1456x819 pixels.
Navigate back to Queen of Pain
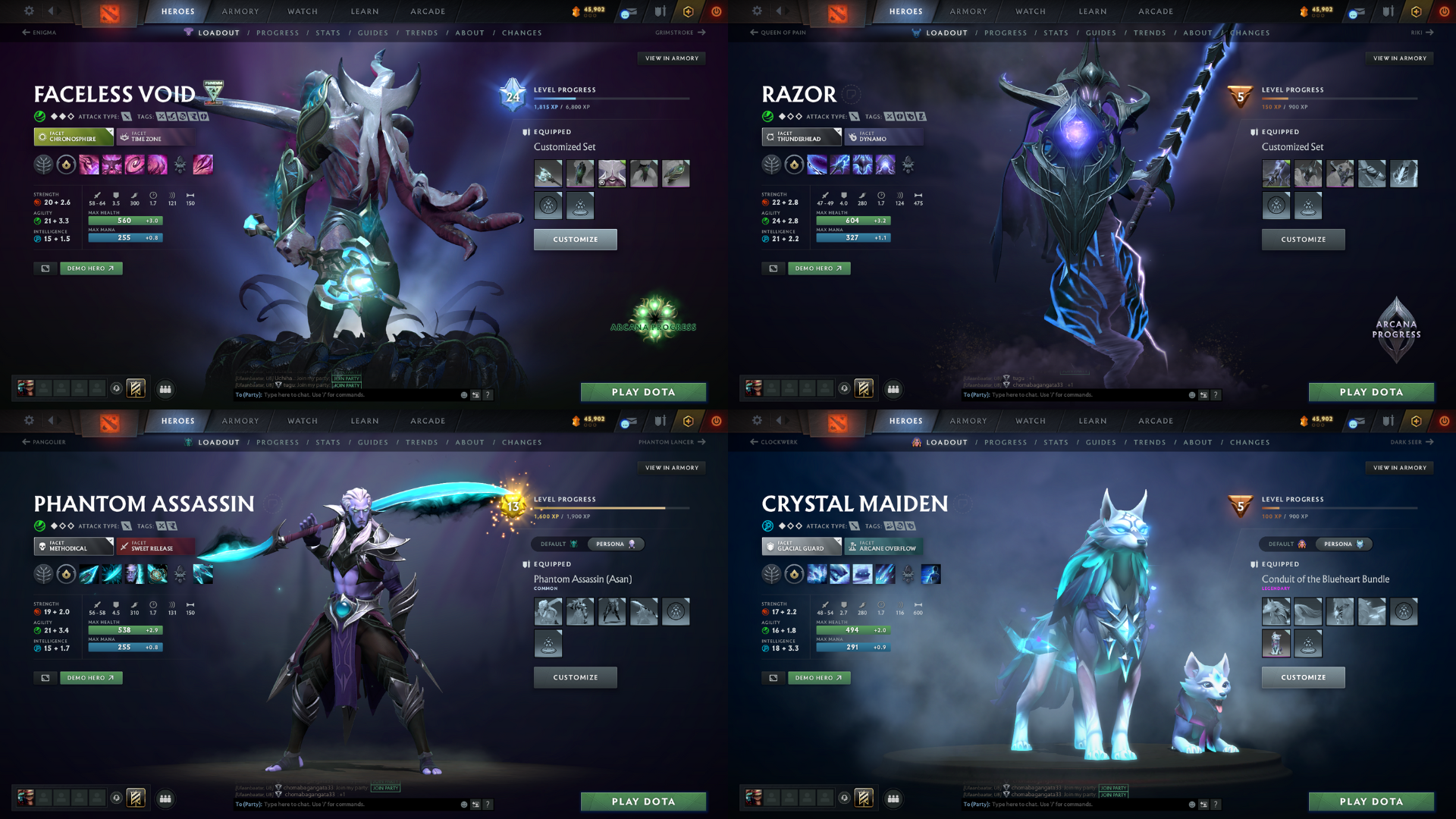[x=778, y=33]
